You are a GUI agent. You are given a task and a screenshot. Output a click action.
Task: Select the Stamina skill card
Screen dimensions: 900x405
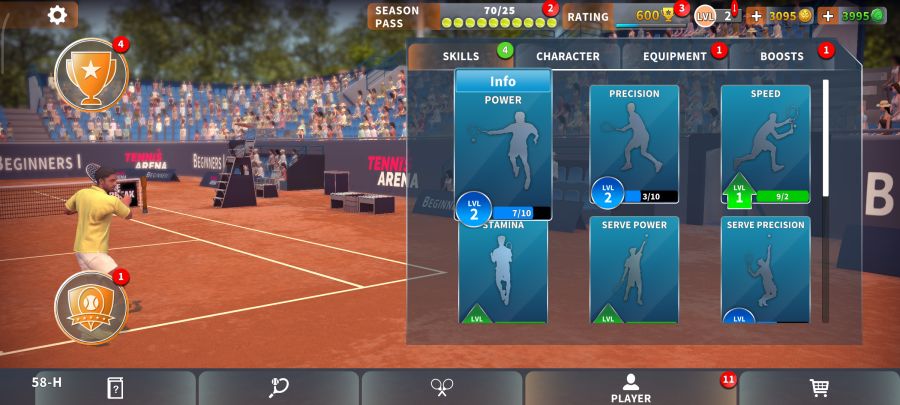tap(503, 272)
